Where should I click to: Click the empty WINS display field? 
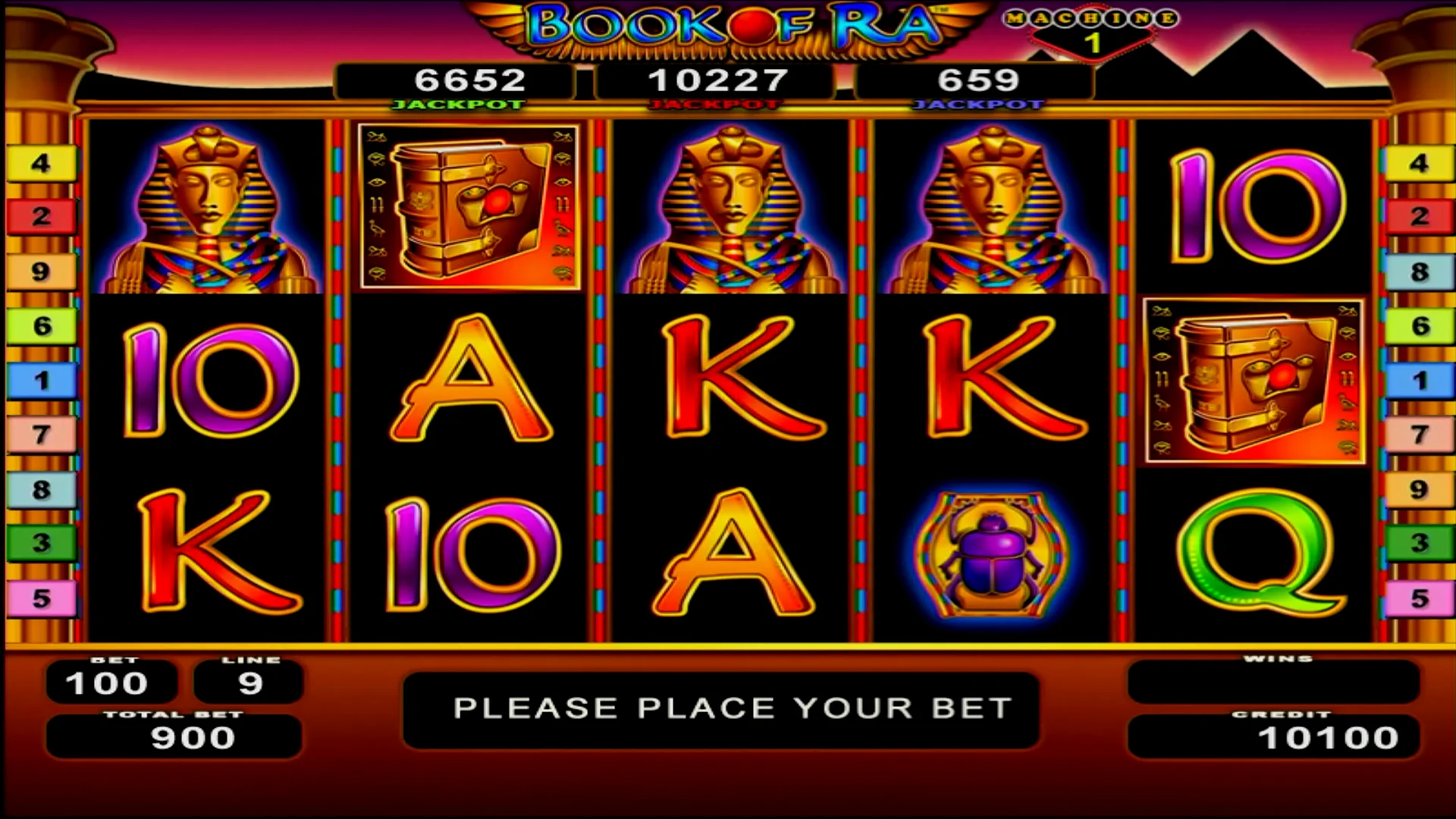1276,682
